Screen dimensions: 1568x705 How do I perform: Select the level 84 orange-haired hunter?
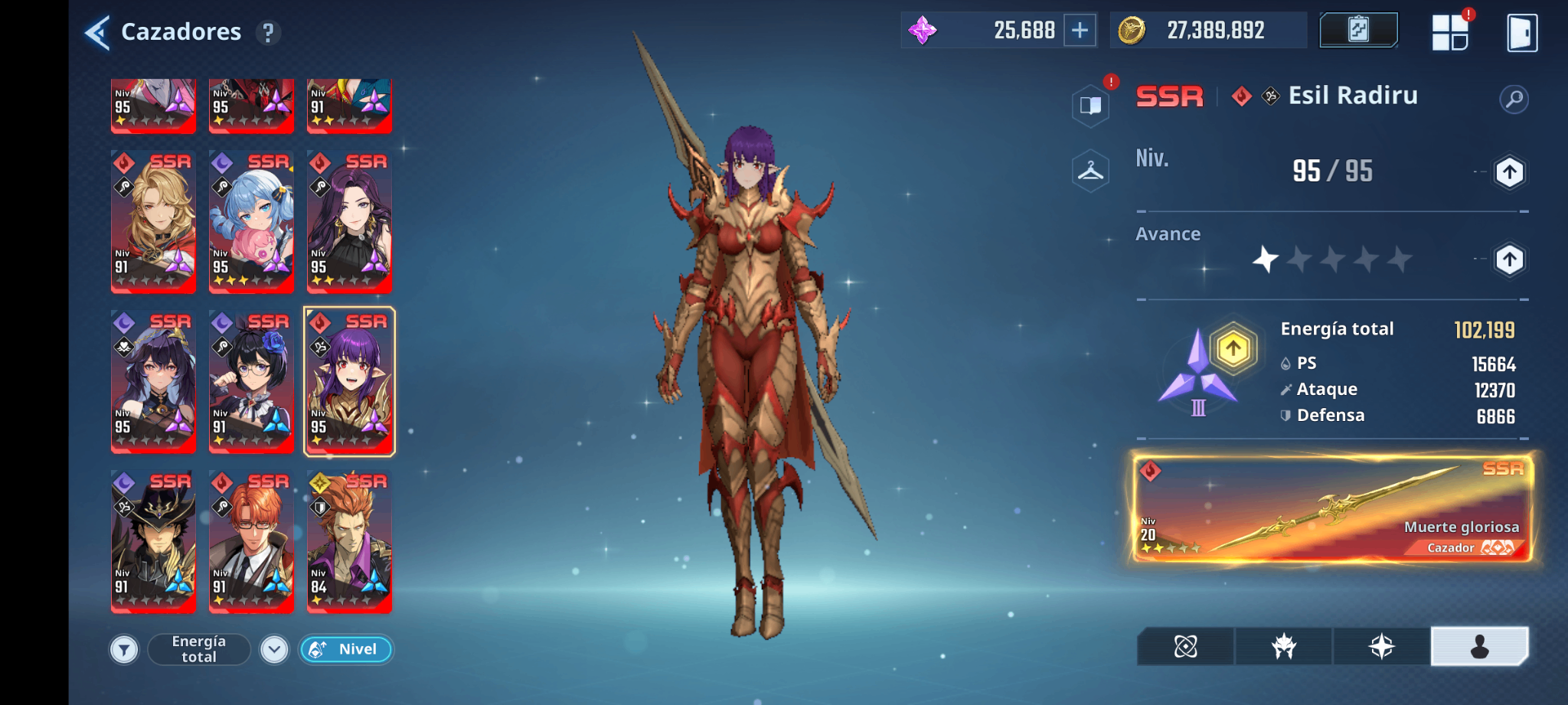point(349,541)
